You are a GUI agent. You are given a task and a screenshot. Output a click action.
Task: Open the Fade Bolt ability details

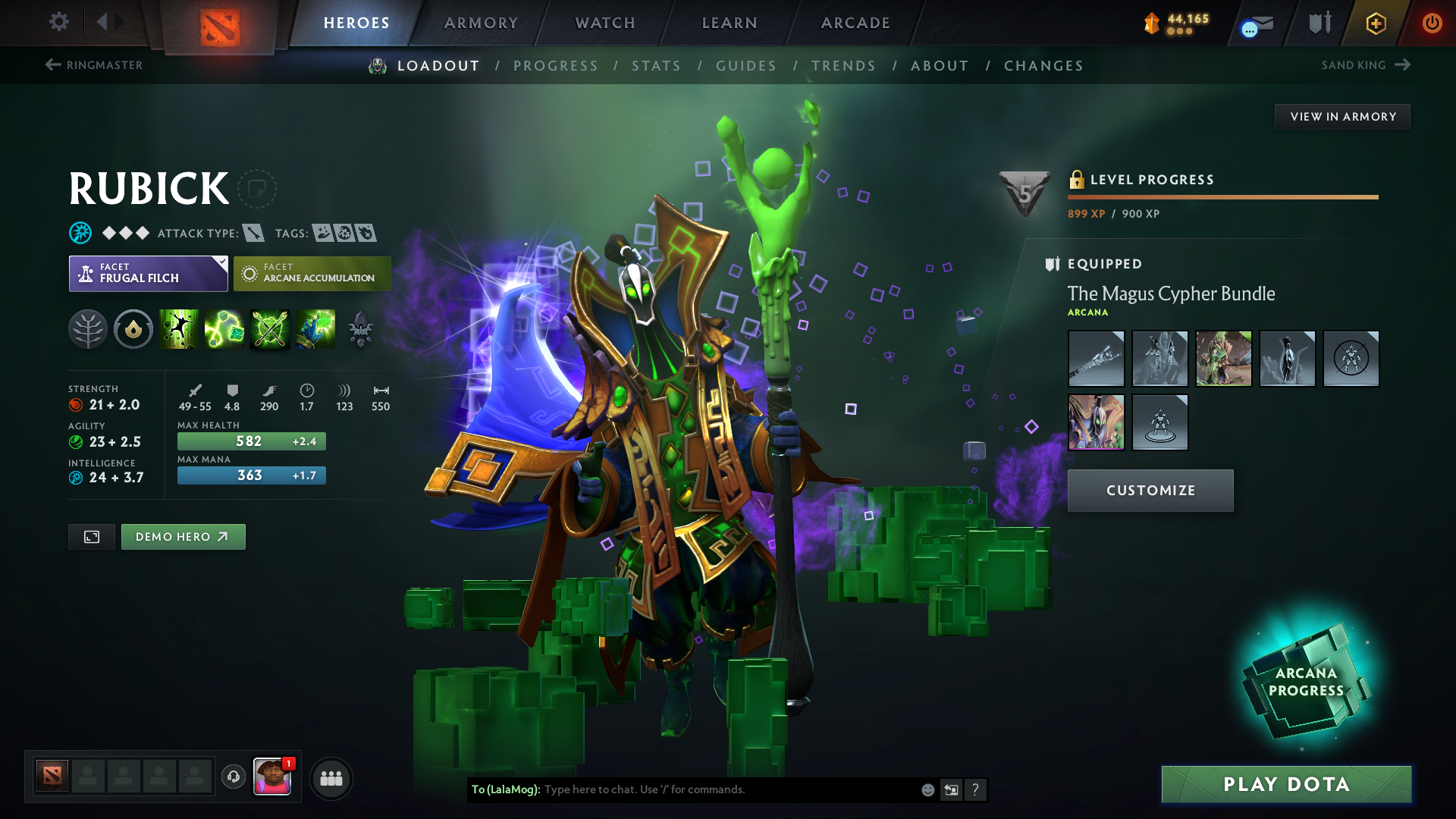pyautogui.click(x=224, y=329)
